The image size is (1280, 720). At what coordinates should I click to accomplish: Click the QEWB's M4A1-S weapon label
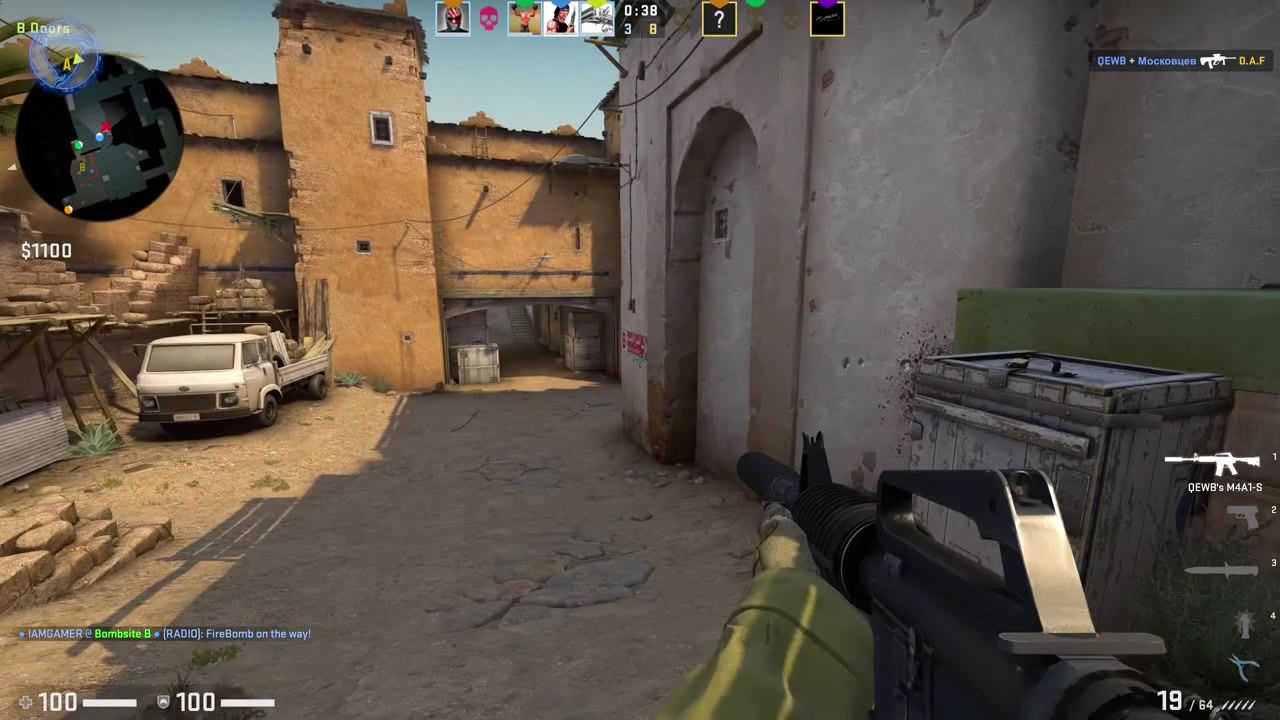(x=1226, y=487)
